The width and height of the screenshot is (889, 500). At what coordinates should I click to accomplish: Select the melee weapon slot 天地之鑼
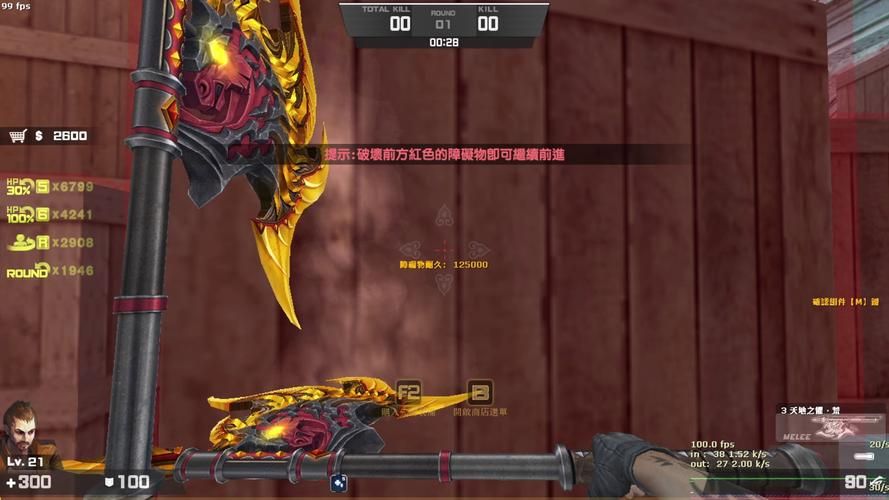[x=832, y=424]
